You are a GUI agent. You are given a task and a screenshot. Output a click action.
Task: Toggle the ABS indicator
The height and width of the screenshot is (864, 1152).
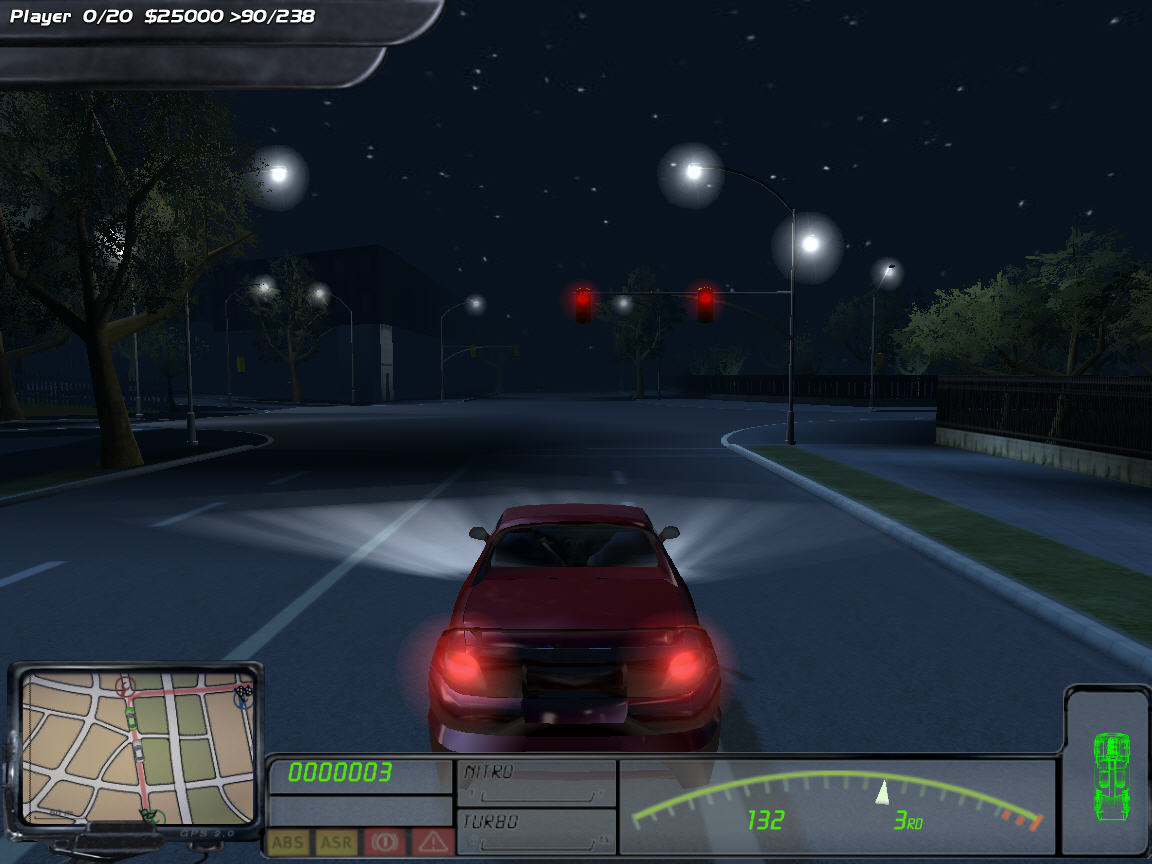288,842
